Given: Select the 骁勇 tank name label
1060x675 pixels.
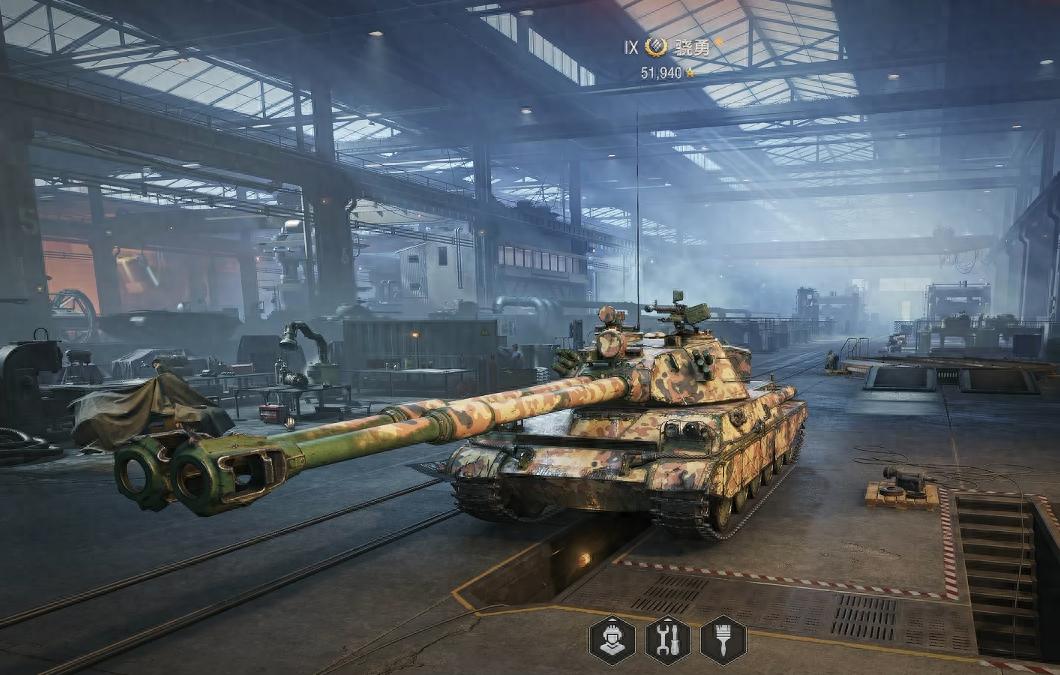Looking at the screenshot, I should tap(692, 47).
